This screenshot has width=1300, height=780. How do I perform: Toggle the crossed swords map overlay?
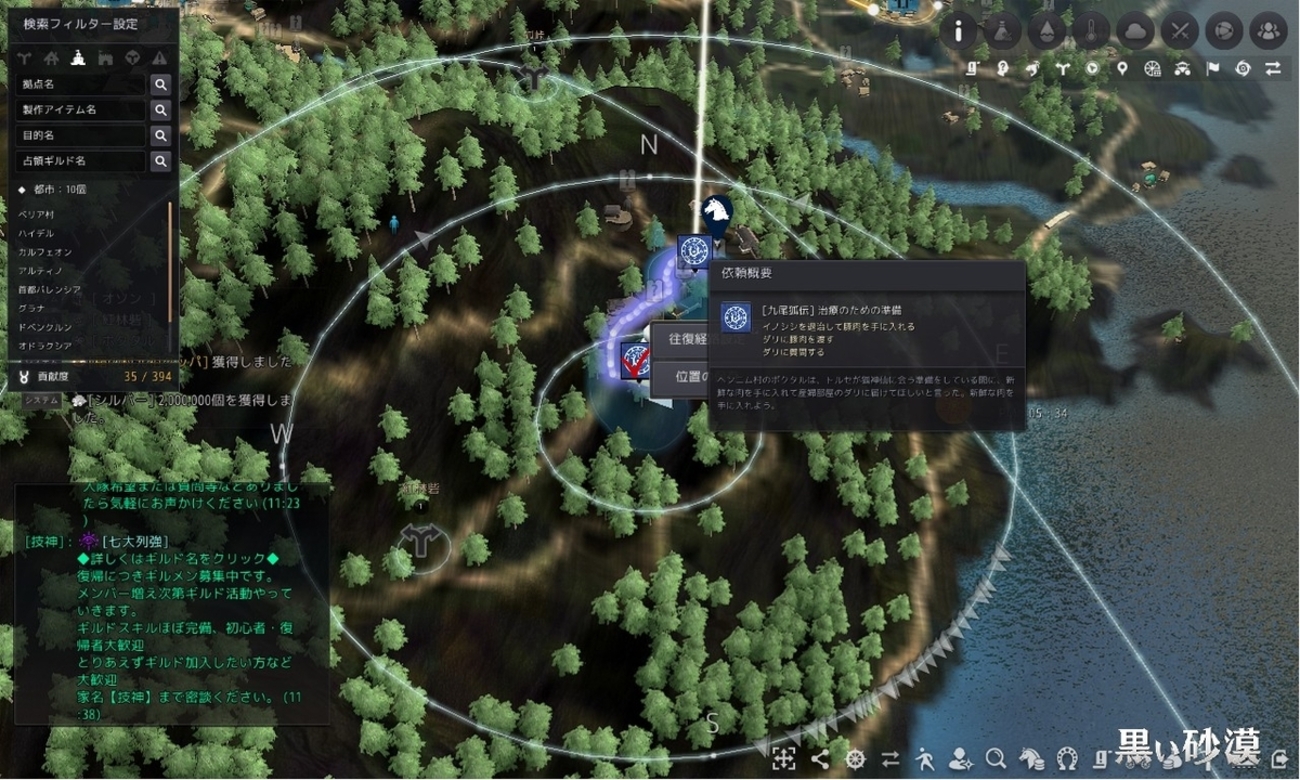[1180, 31]
